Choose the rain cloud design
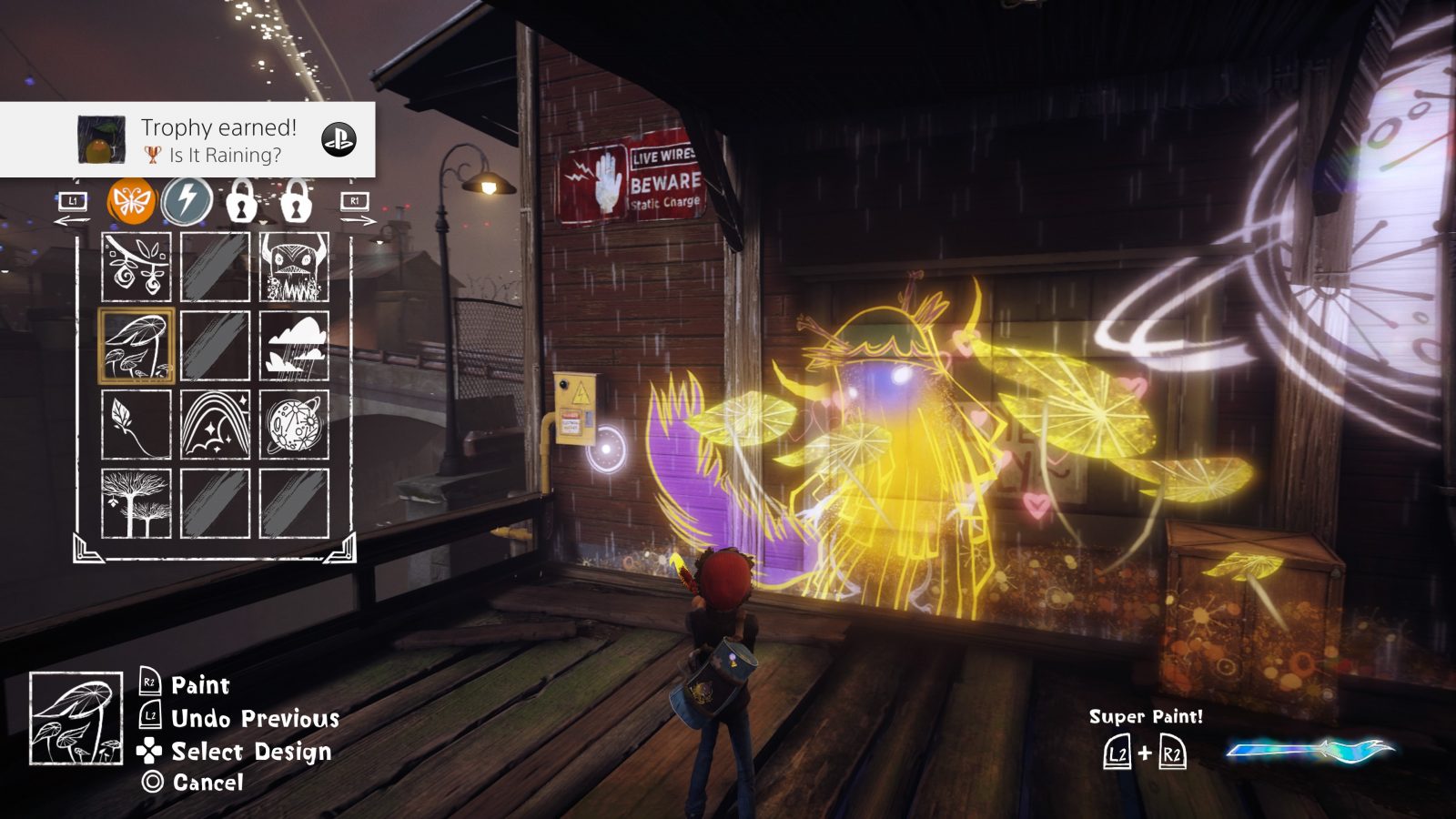 coord(294,348)
